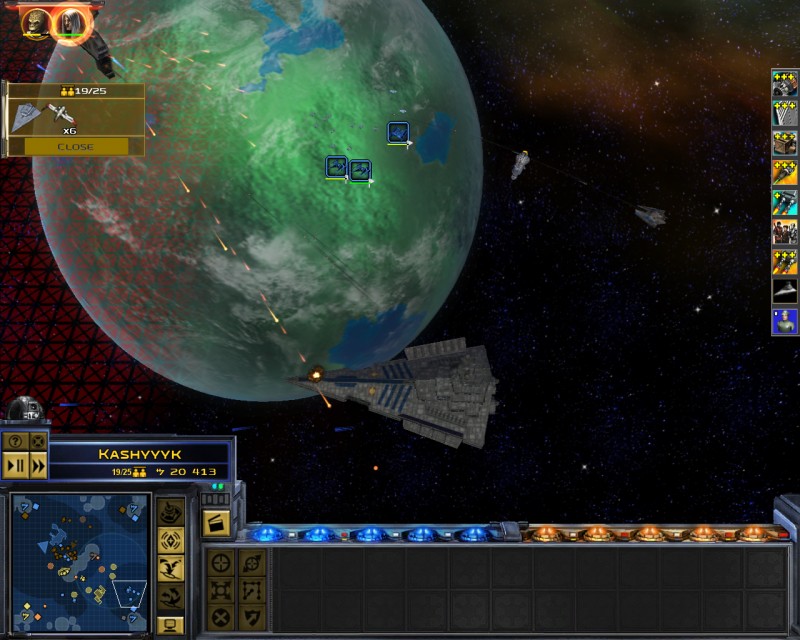This screenshot has width=800, height=640.
Task: Select the officer portrait in sidebar
Action: click(x=784, y=321)
